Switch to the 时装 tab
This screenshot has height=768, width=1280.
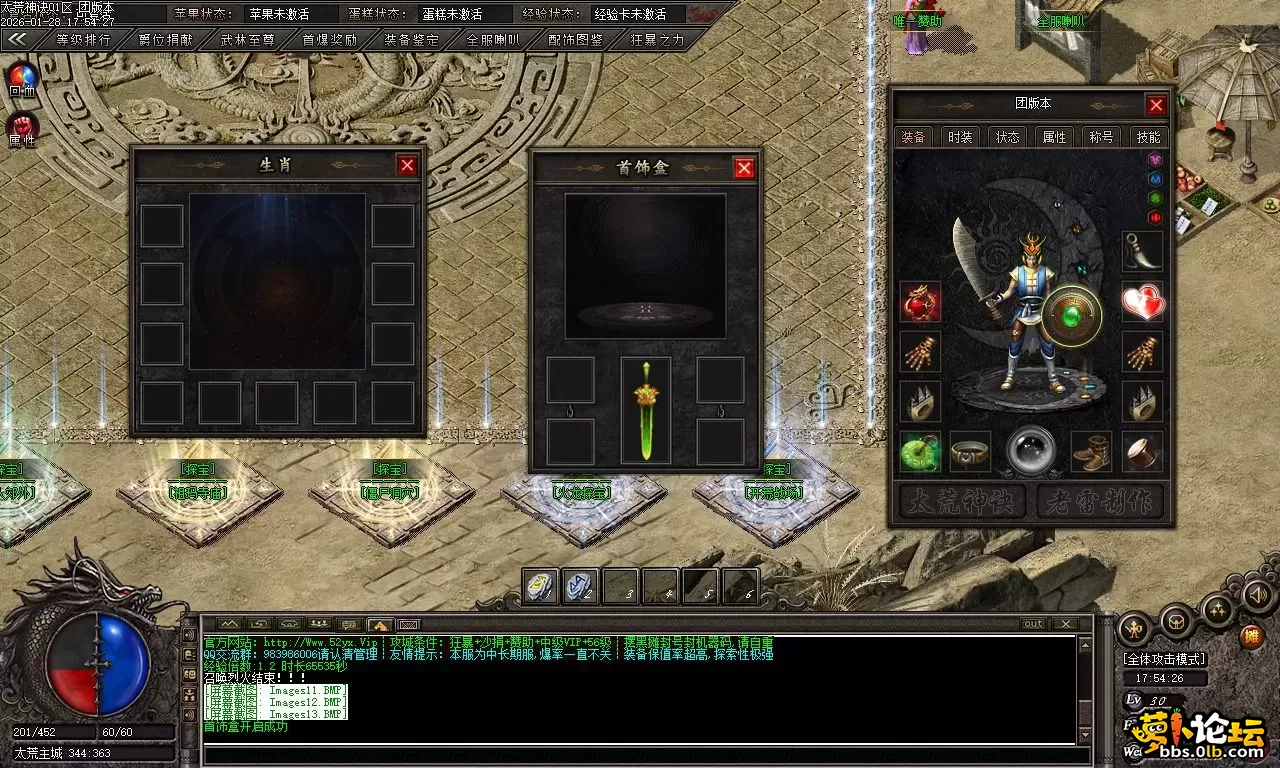[x=960, y=137]
